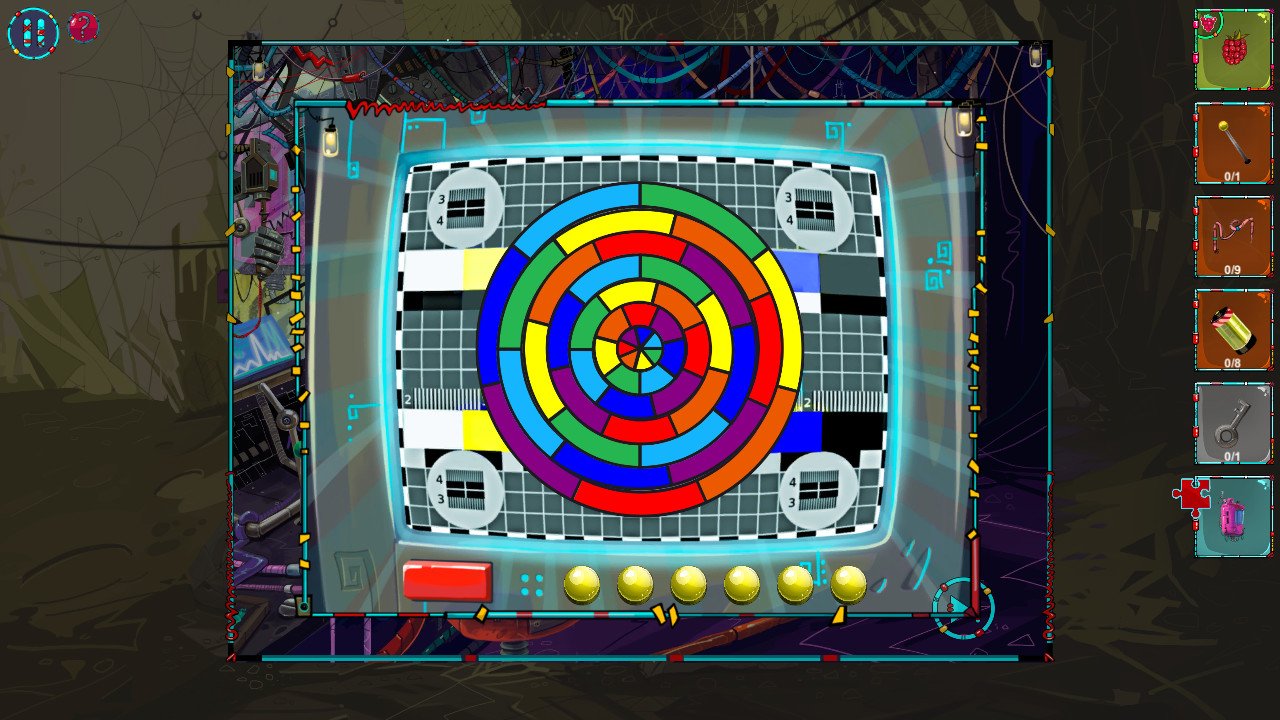
Task: Select the key inventory slot showing 0/1
Action: click(1232, 425)
